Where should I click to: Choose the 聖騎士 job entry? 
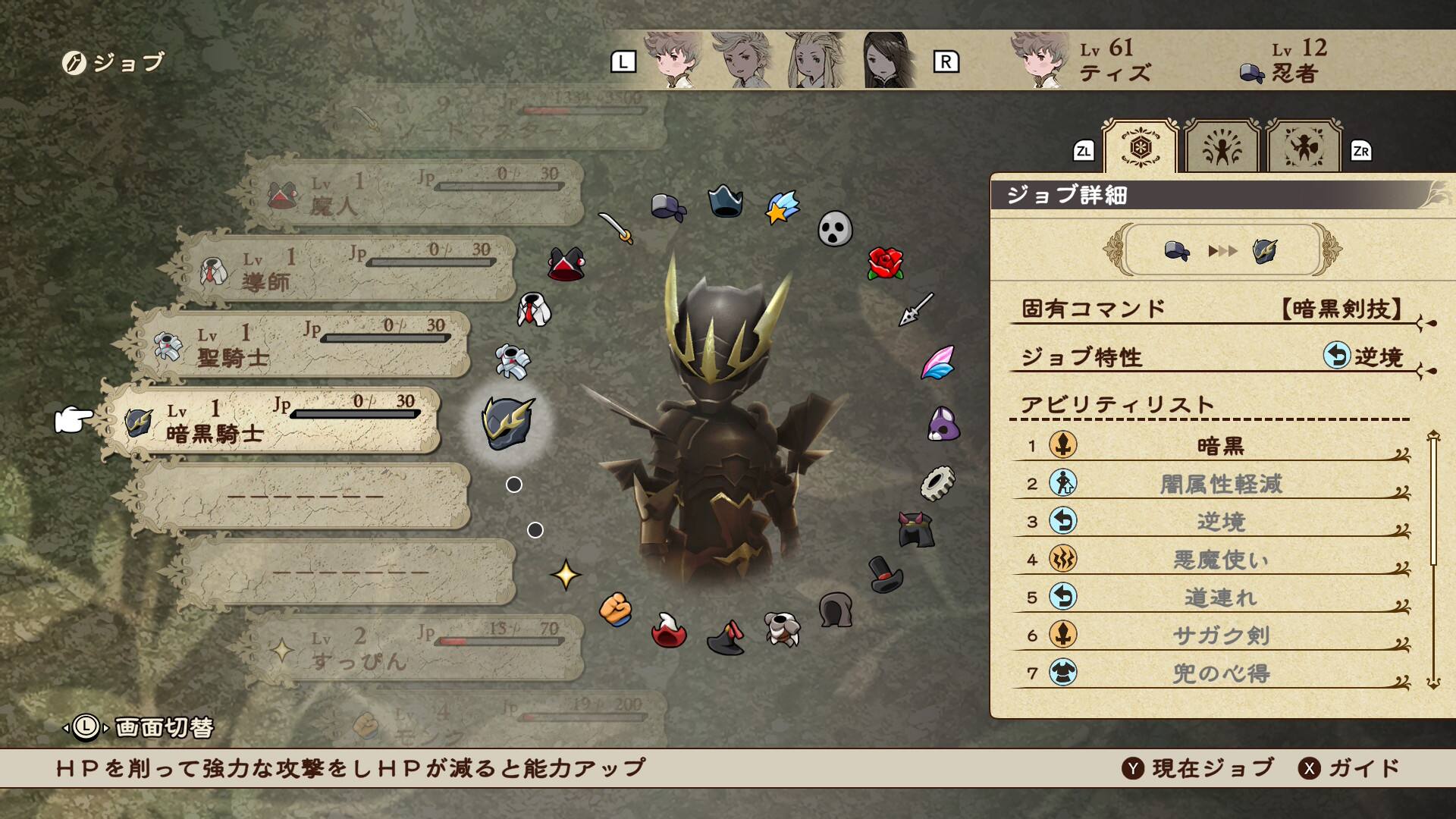303,345
